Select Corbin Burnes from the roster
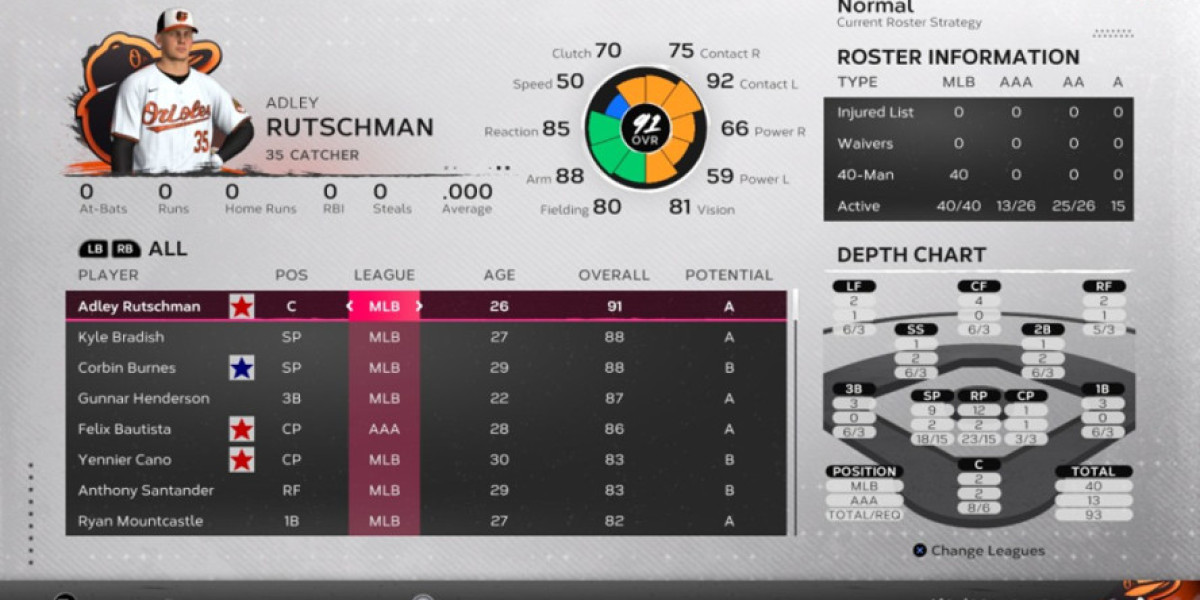This screenshot has height=600, width=1200. click(x=127, y=368)
